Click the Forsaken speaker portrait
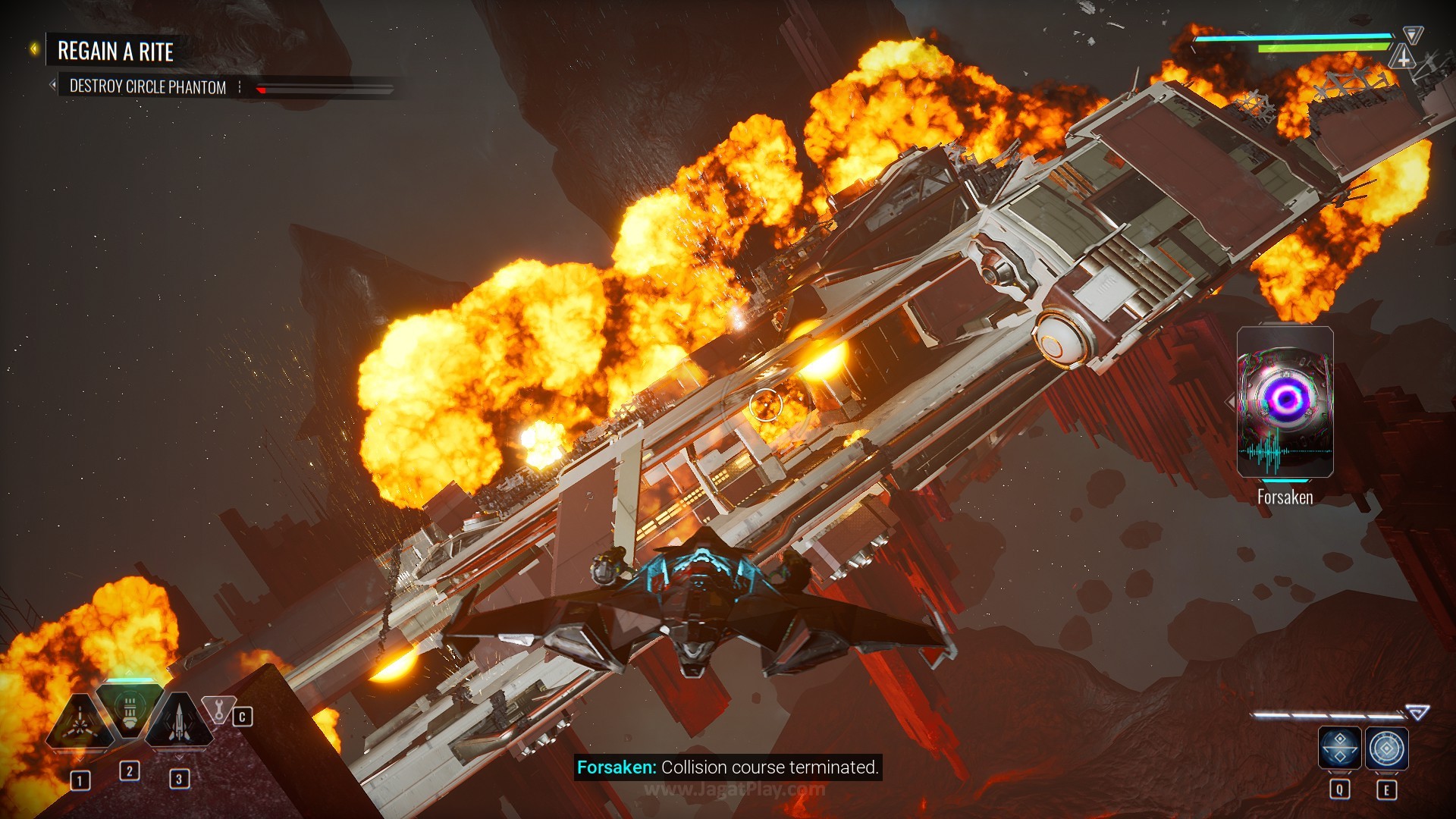Screen dimensions: 1456x819 [1285, 402]
